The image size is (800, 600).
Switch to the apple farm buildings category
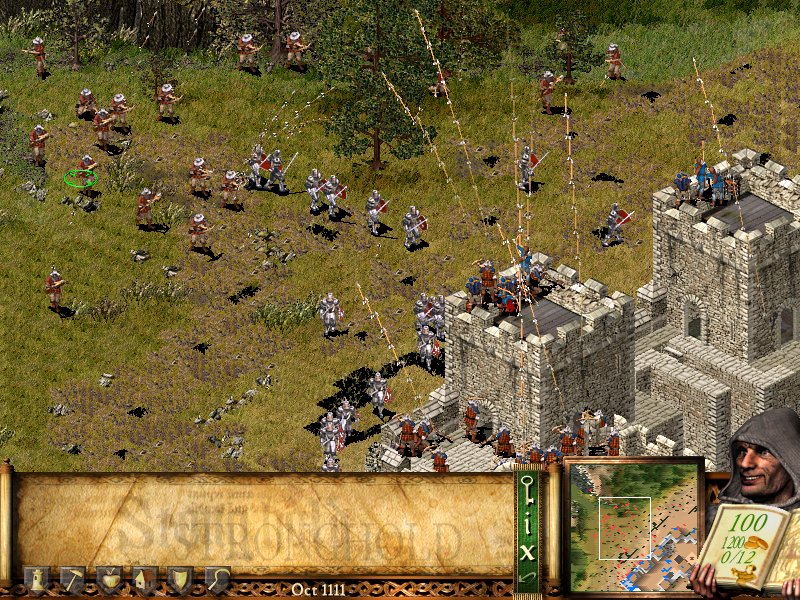tap(109, 579)
